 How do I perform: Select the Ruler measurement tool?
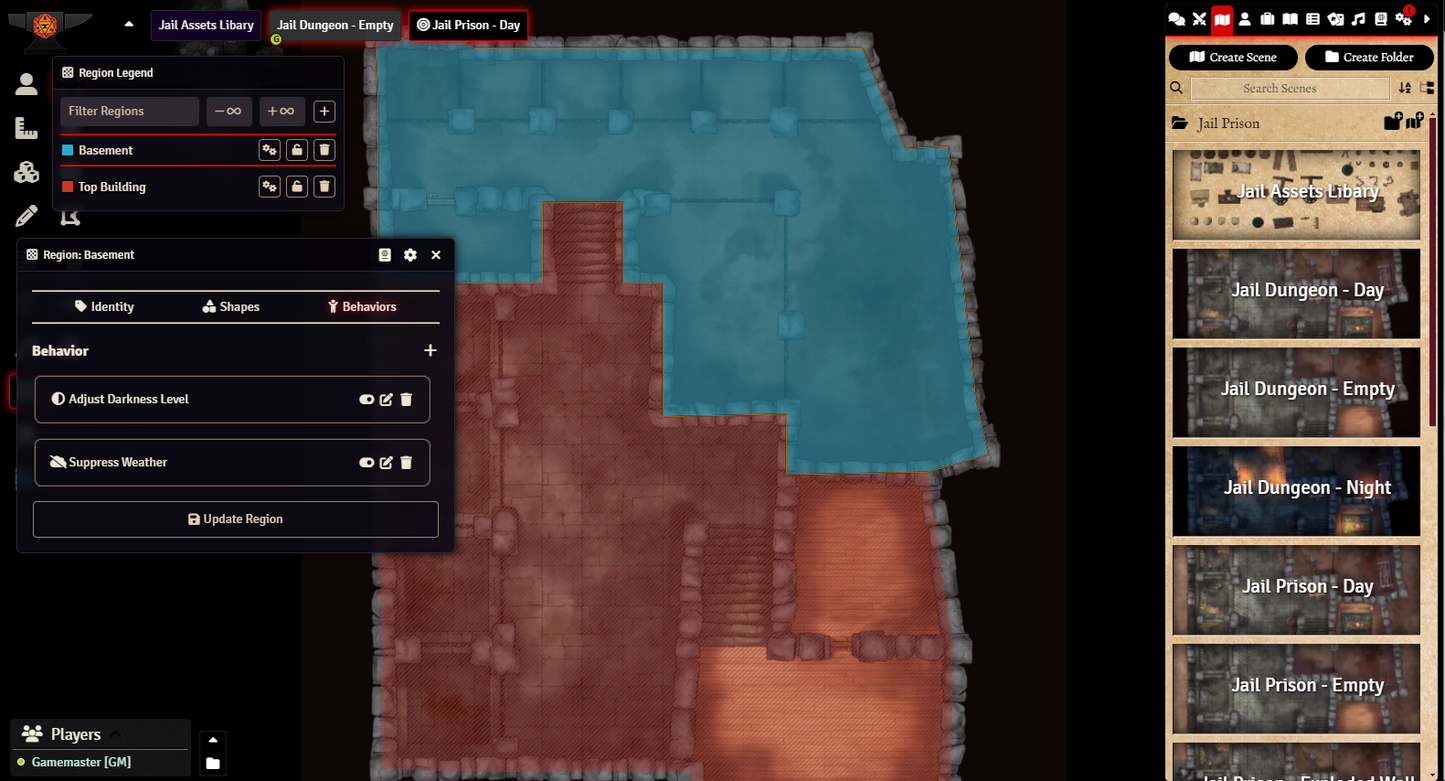[x=26, y=127]
